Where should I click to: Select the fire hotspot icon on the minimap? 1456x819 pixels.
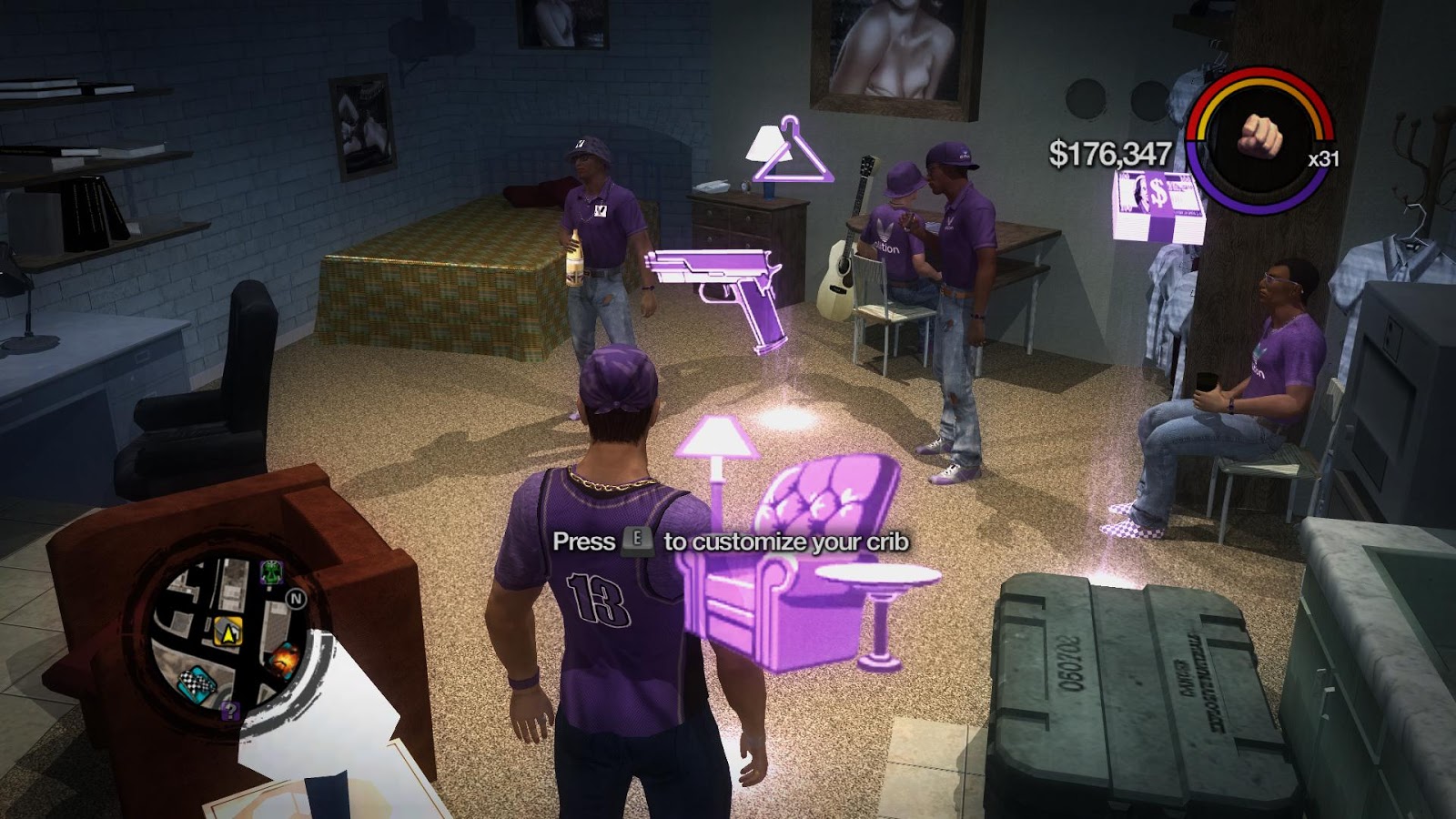pos(284,659)
